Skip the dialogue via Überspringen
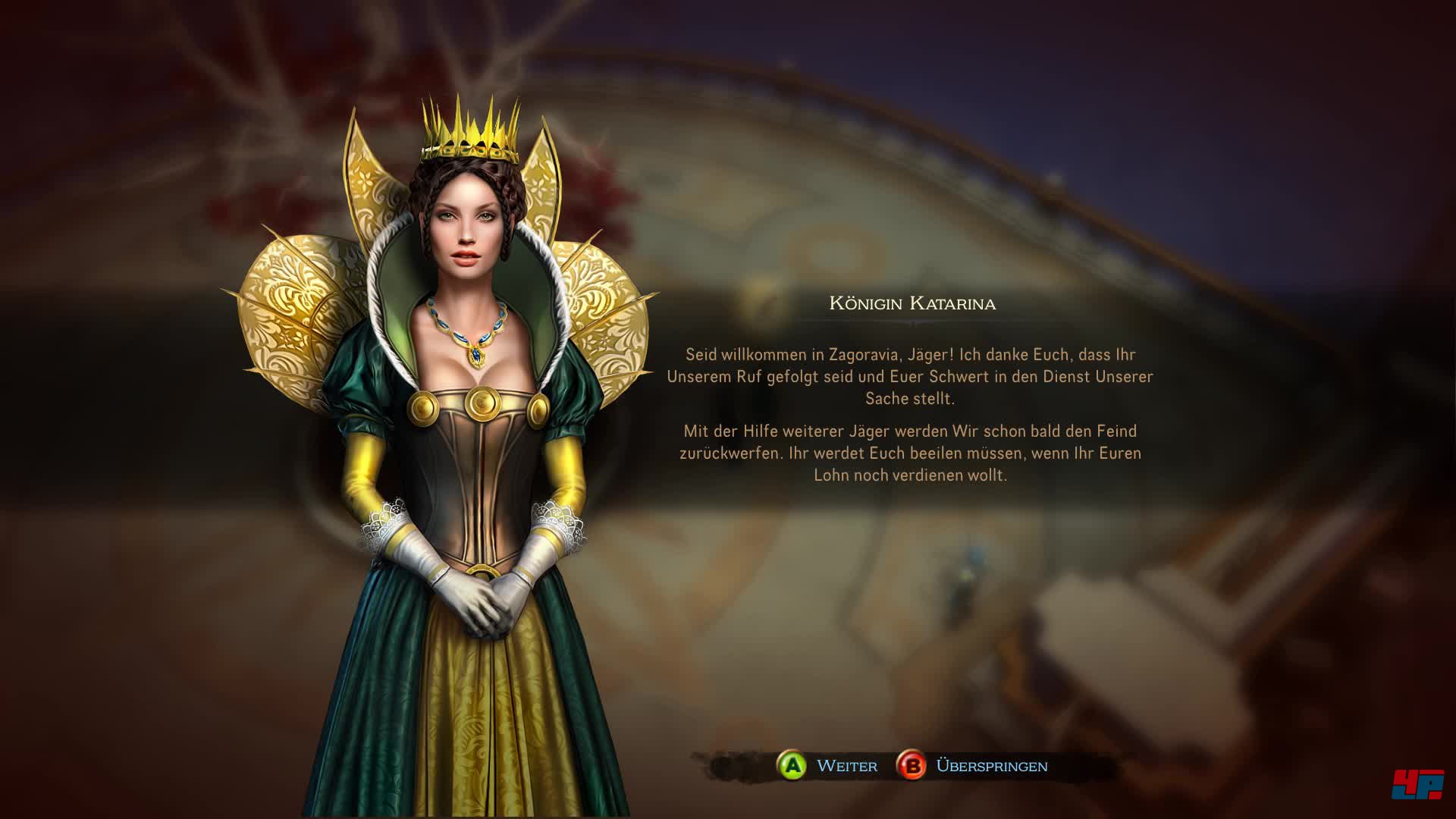Viewport: 1456px width, 819px height. point(972,766)
